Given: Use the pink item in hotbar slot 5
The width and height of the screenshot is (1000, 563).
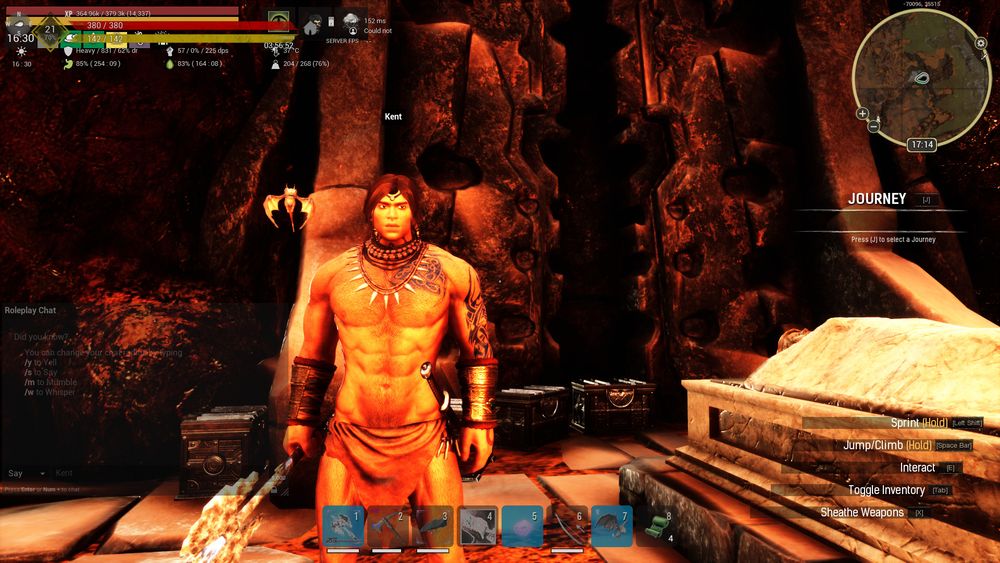Looking at the screenshot, I should (x=522, y=526).
